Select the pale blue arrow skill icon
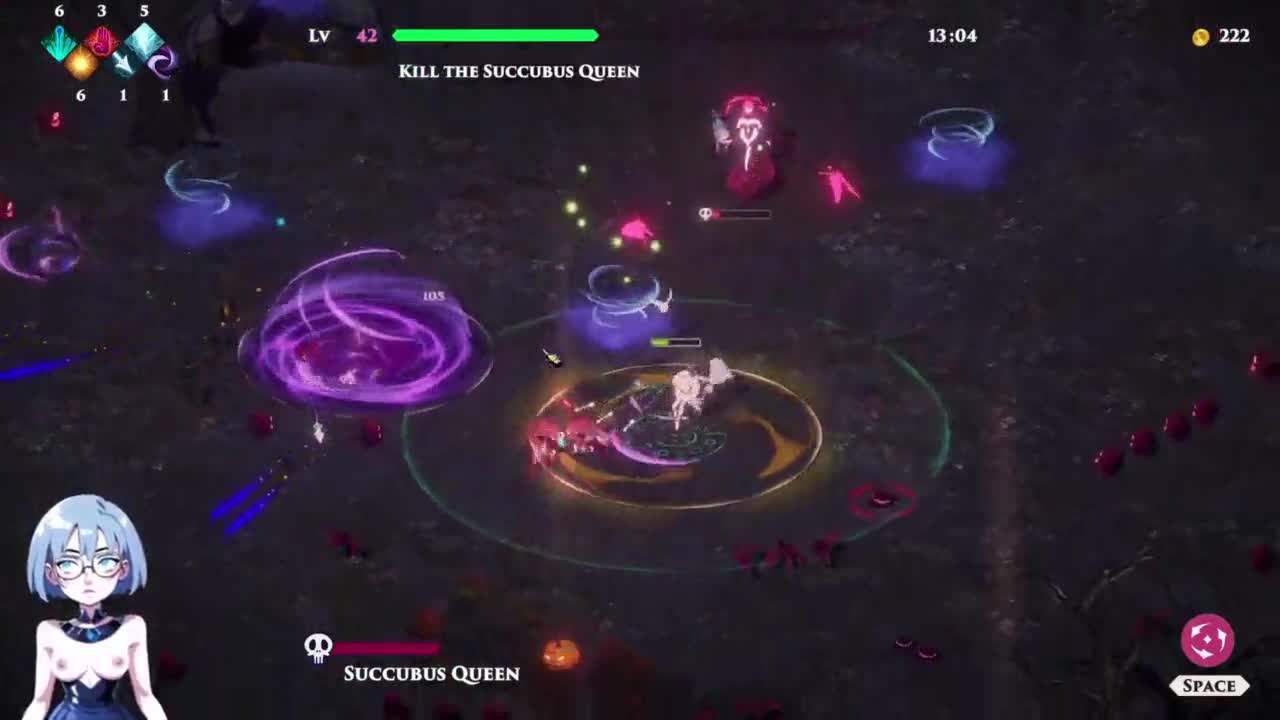The height and width of the screenshot is (720, 1280). pyautogui.click(x=123, y=63)
